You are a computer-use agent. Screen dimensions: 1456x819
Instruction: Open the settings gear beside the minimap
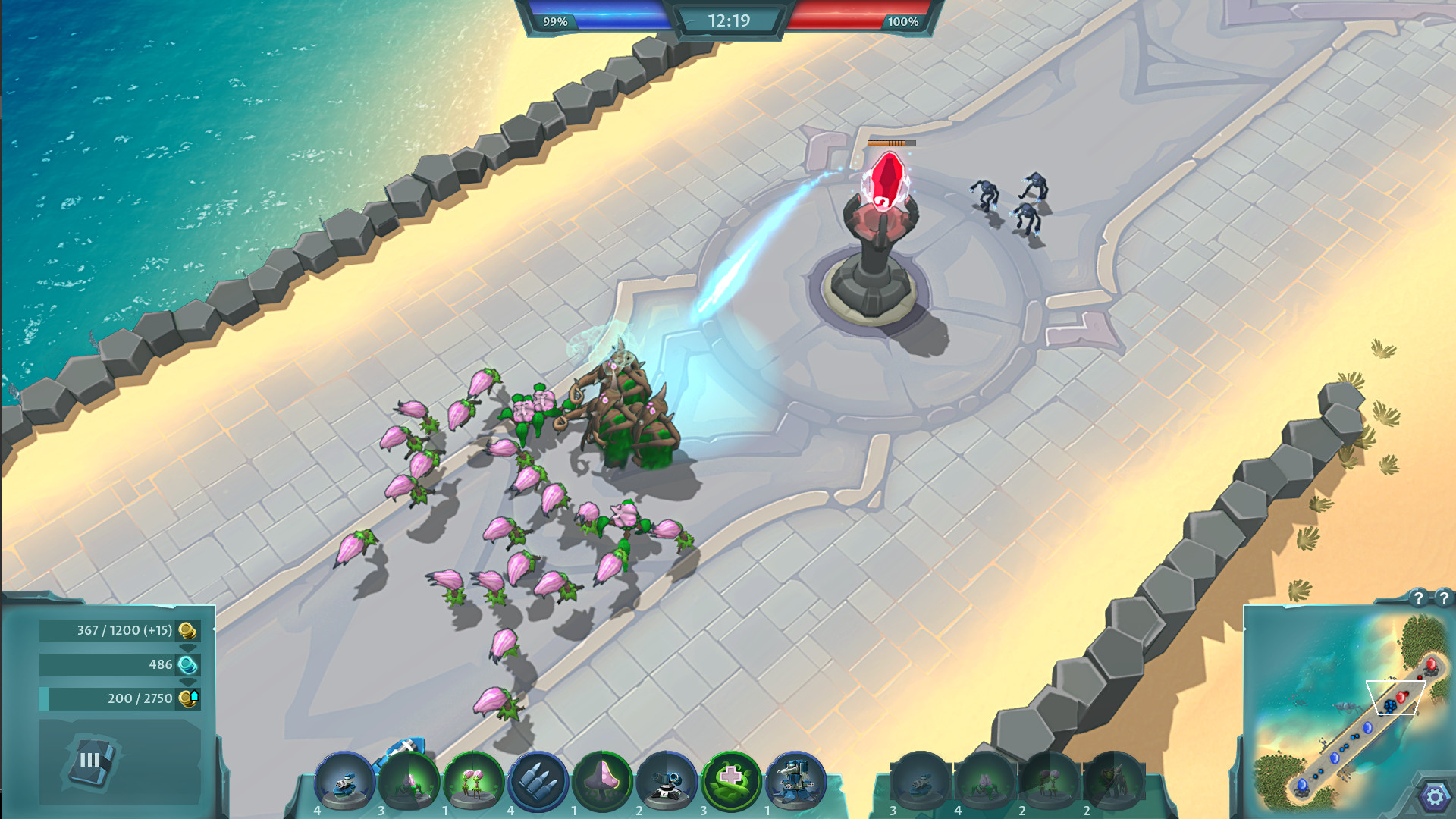click(1435, 797)
